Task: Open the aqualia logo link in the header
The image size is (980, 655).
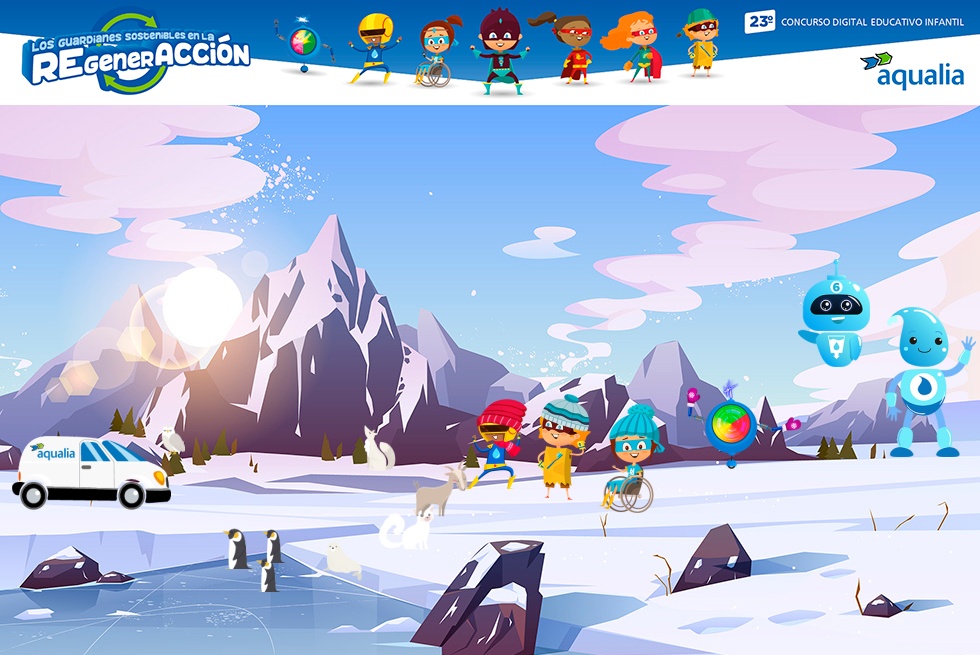Action: (x=911, y=71)
